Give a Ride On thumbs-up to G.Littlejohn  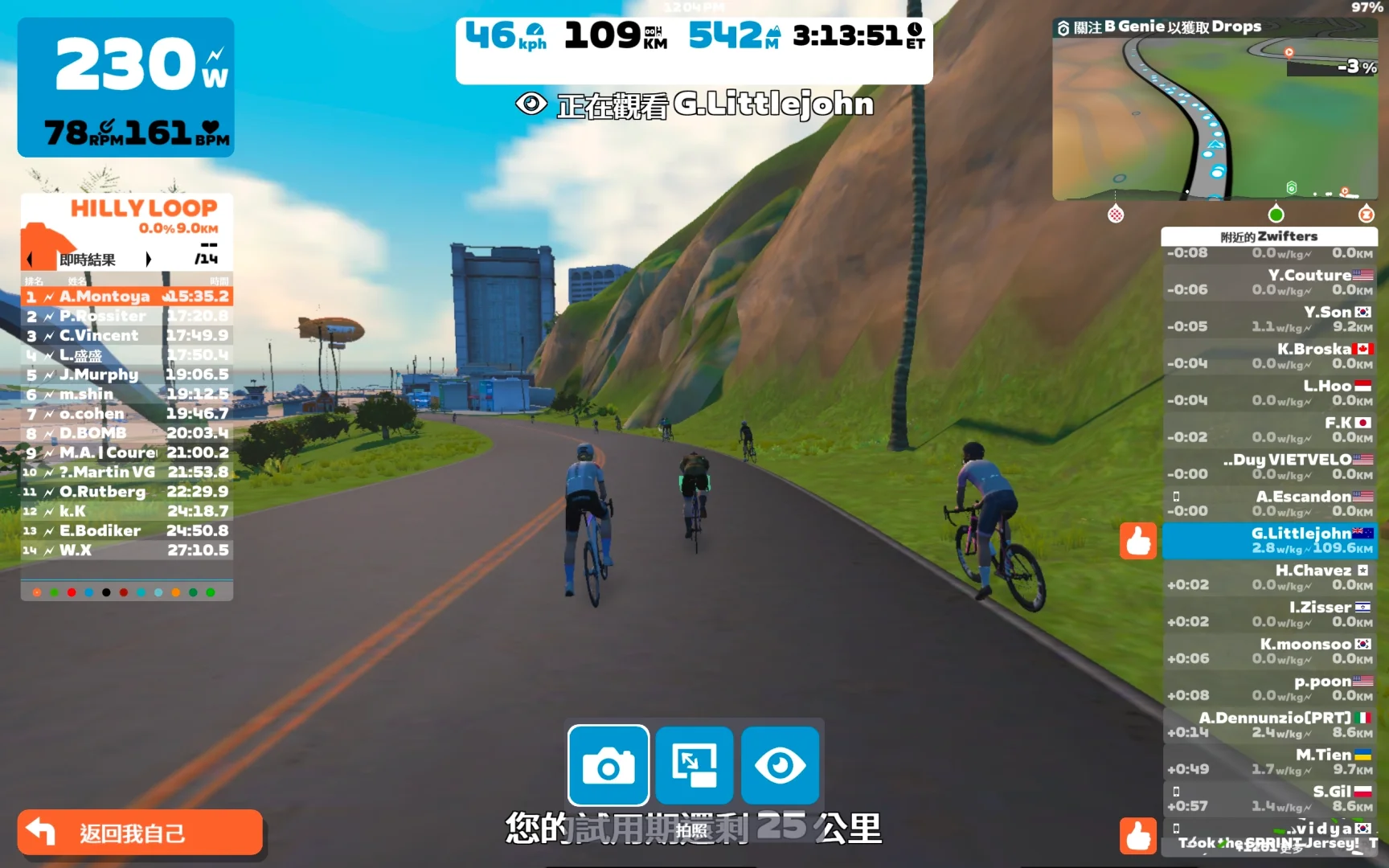point(1138,541)
